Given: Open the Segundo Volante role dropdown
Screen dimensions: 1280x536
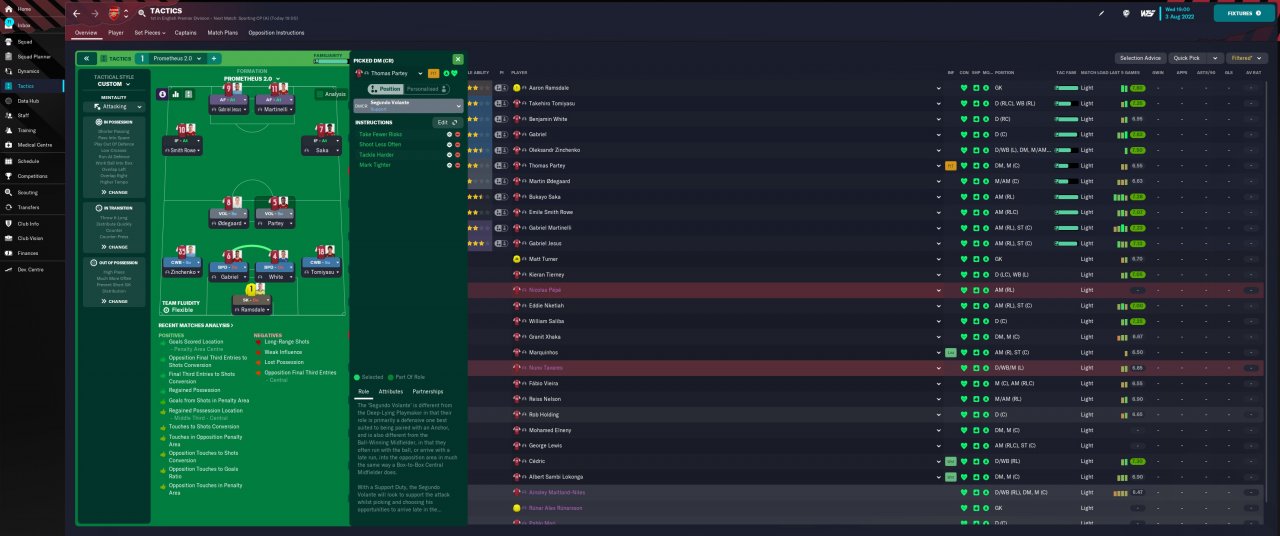Looking at the screenshot, I should [411, 105].
